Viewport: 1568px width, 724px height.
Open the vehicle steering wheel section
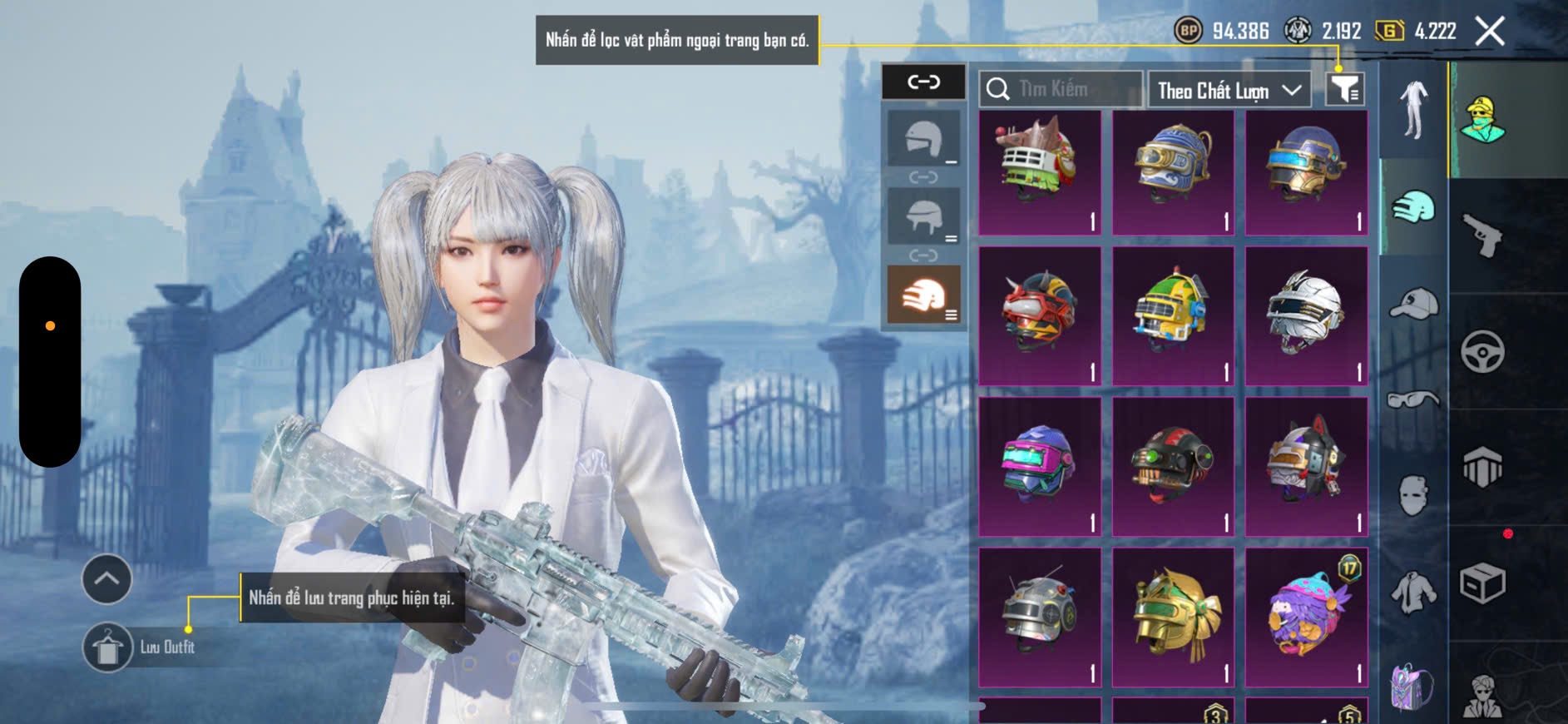[1482, 351]
